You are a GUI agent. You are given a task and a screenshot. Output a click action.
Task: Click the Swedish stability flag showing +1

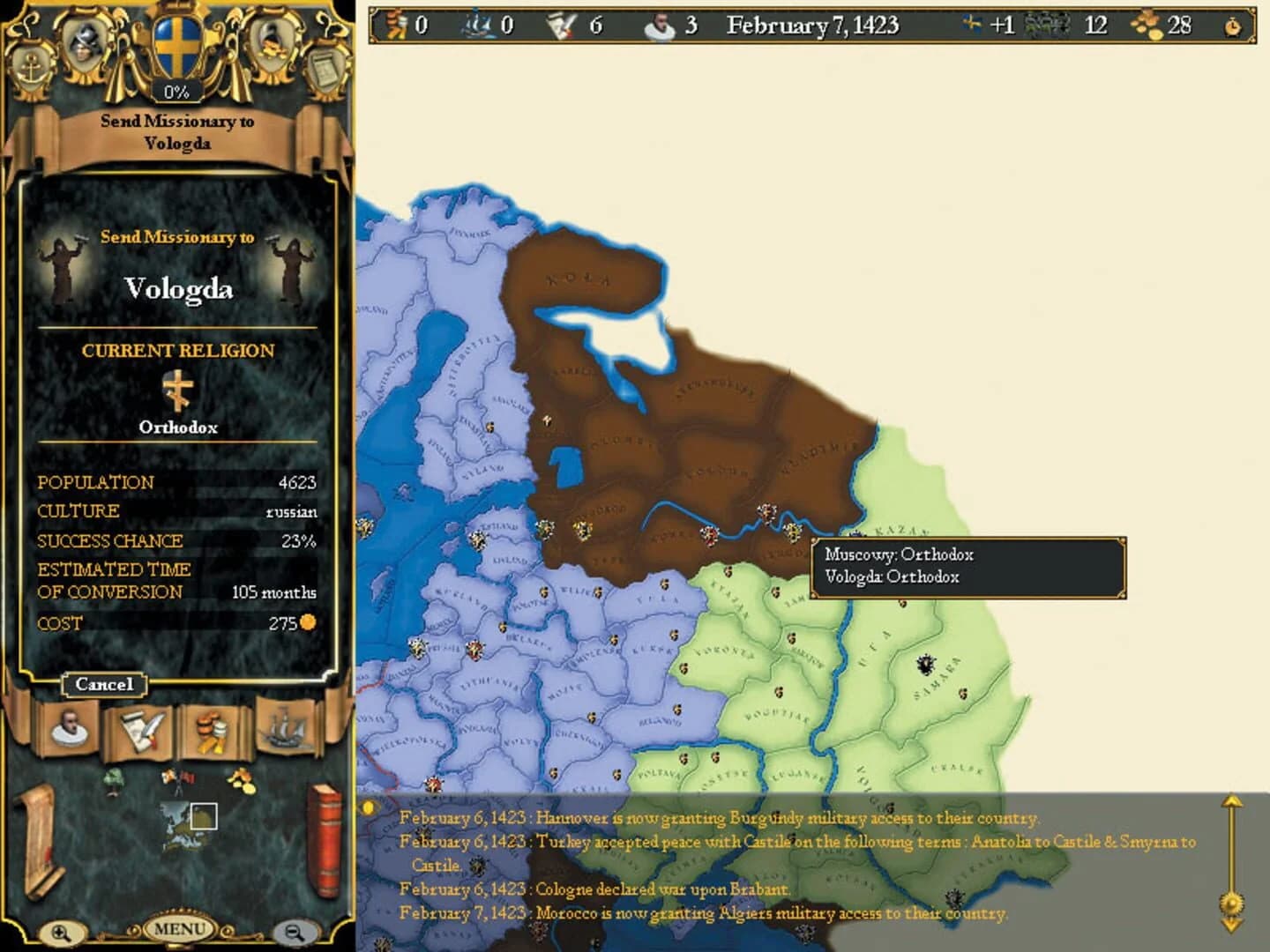click(973, 25)
